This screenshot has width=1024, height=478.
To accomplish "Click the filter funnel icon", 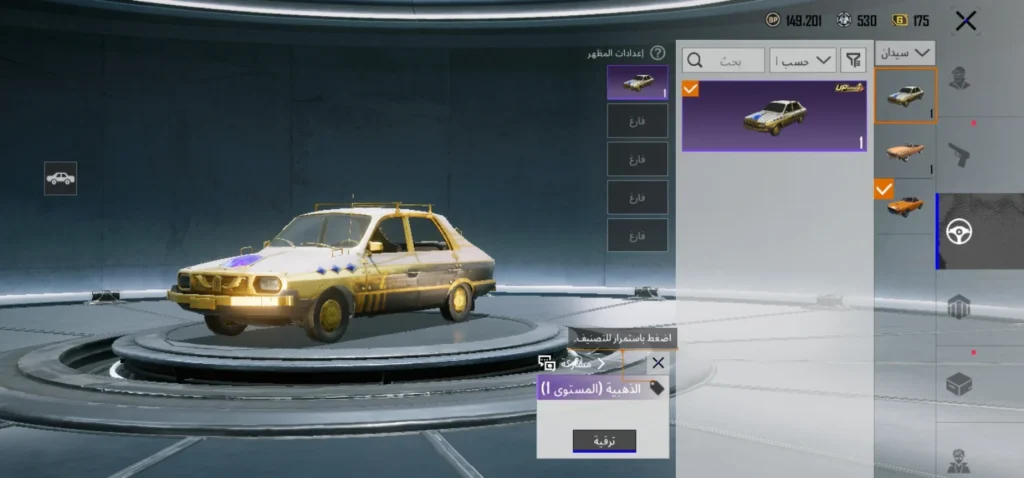I will pyautogui.click(x=853, y=61).
